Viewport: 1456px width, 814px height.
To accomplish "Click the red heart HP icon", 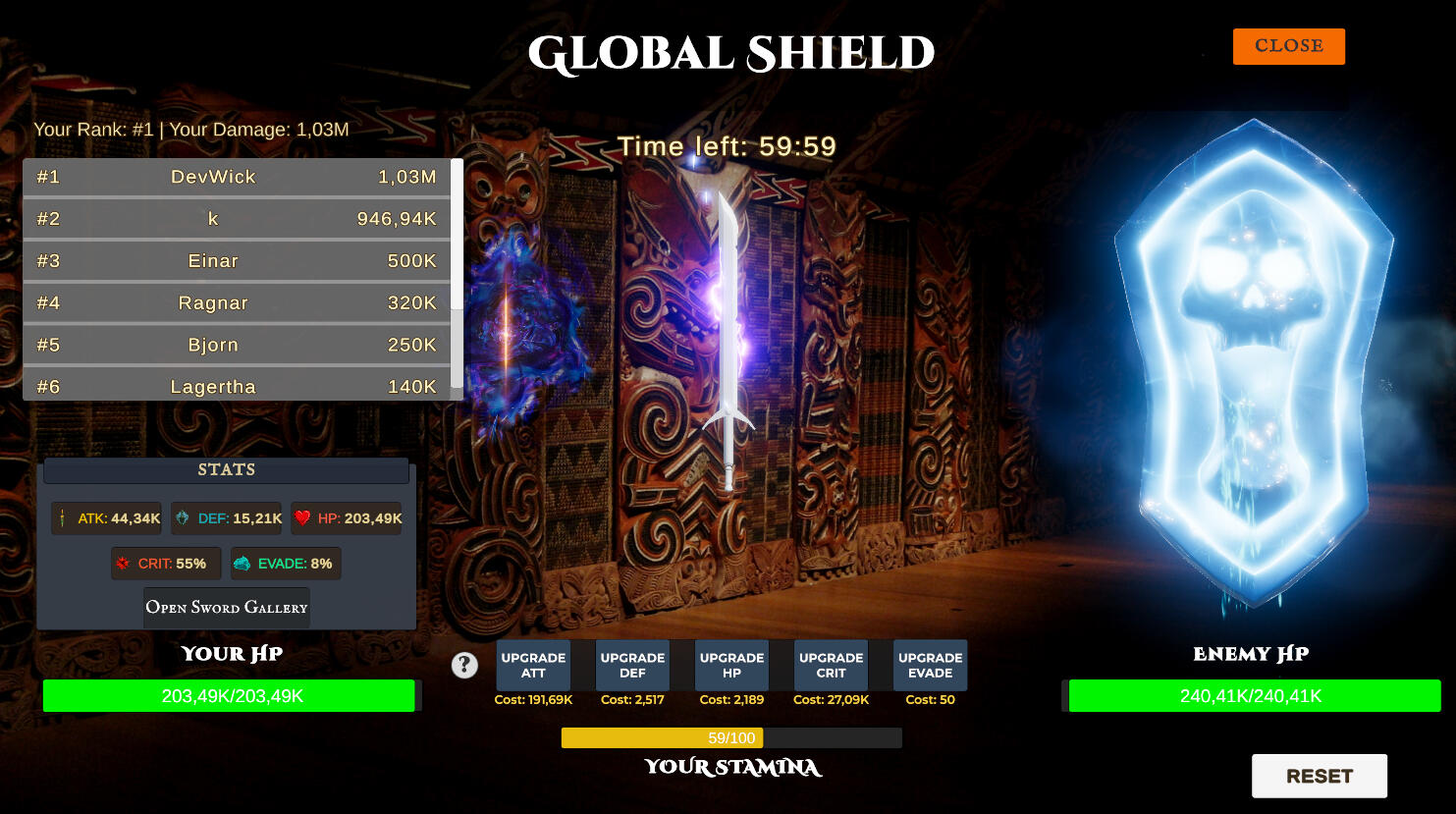I will point(304,517).
